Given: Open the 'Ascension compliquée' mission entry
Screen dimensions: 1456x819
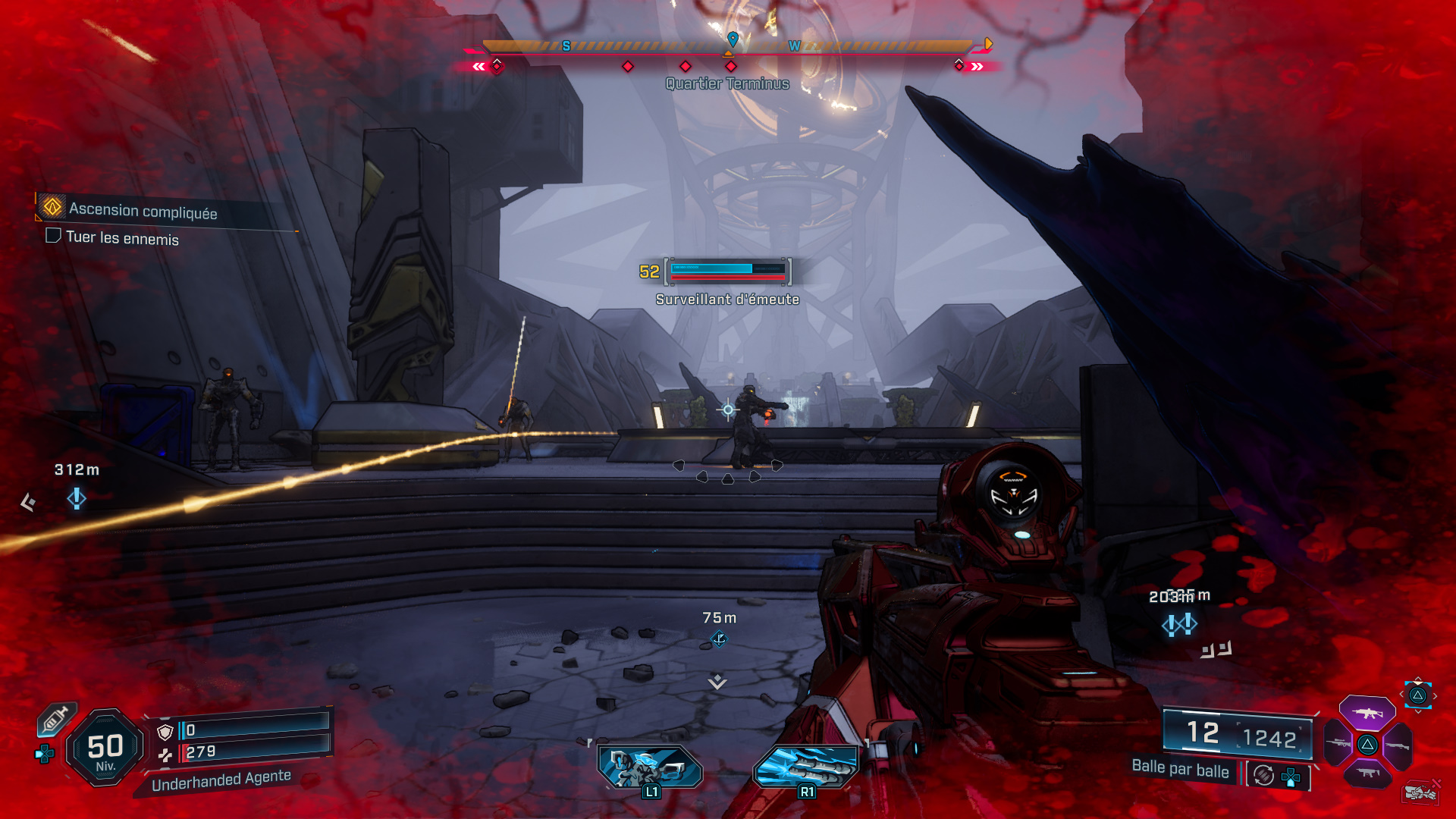Looking at the screenshot, I should (143, 211).
